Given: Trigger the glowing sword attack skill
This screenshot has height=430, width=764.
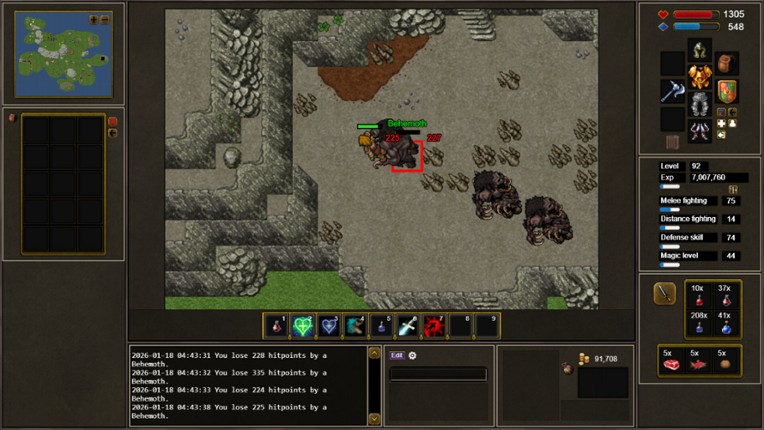Looking at the screenshot, I should click(x=407, y=326).
